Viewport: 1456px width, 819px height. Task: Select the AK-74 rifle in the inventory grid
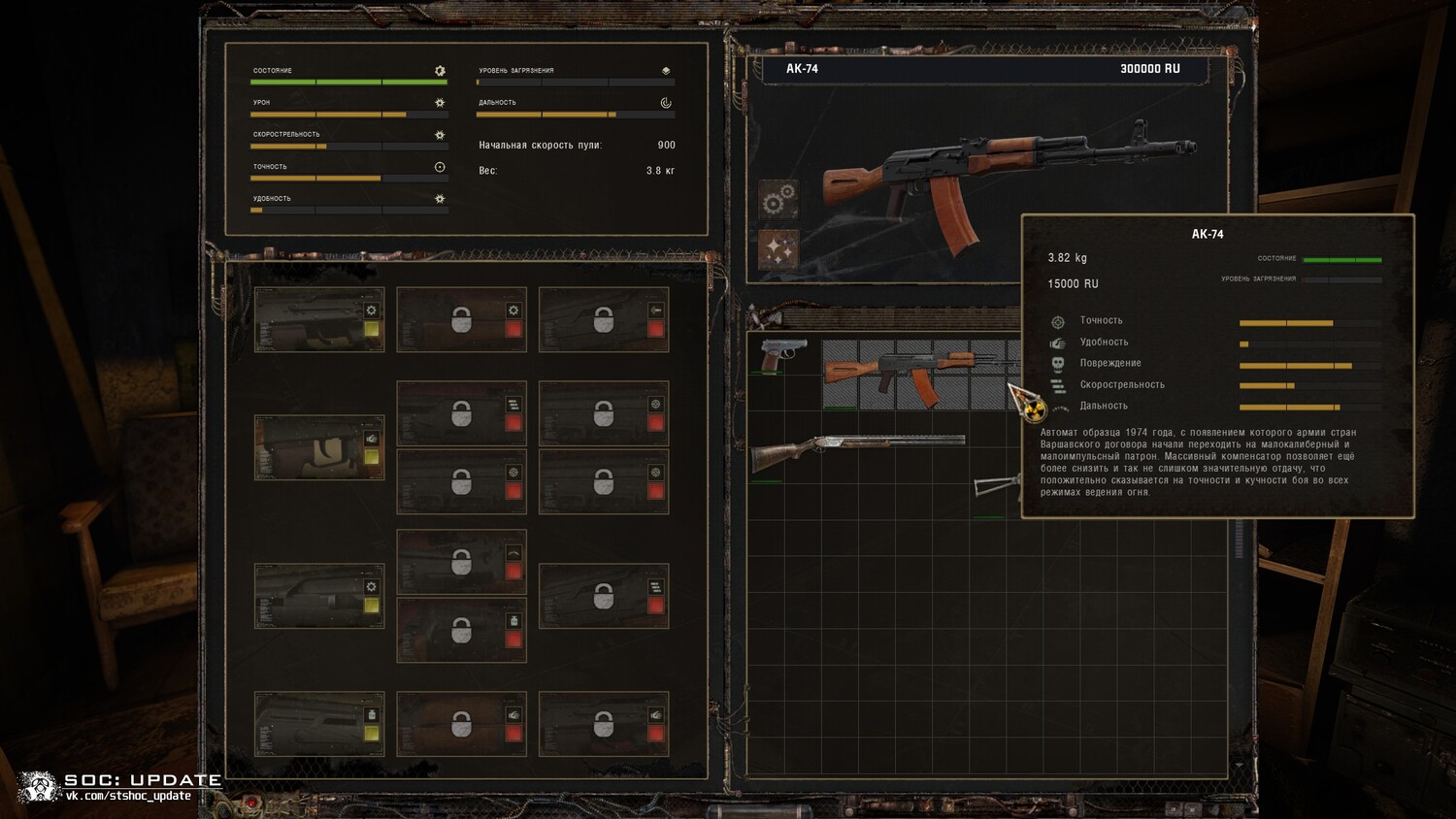[912, 373]
